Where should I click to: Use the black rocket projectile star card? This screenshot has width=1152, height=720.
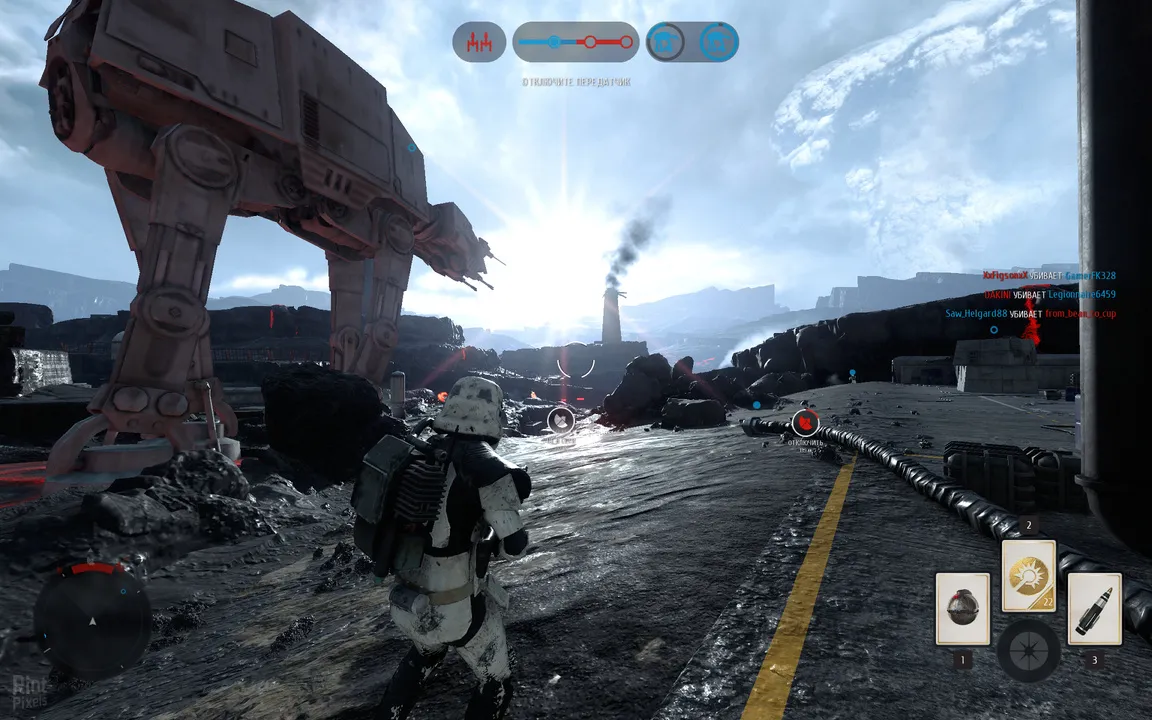(1094, 609)
